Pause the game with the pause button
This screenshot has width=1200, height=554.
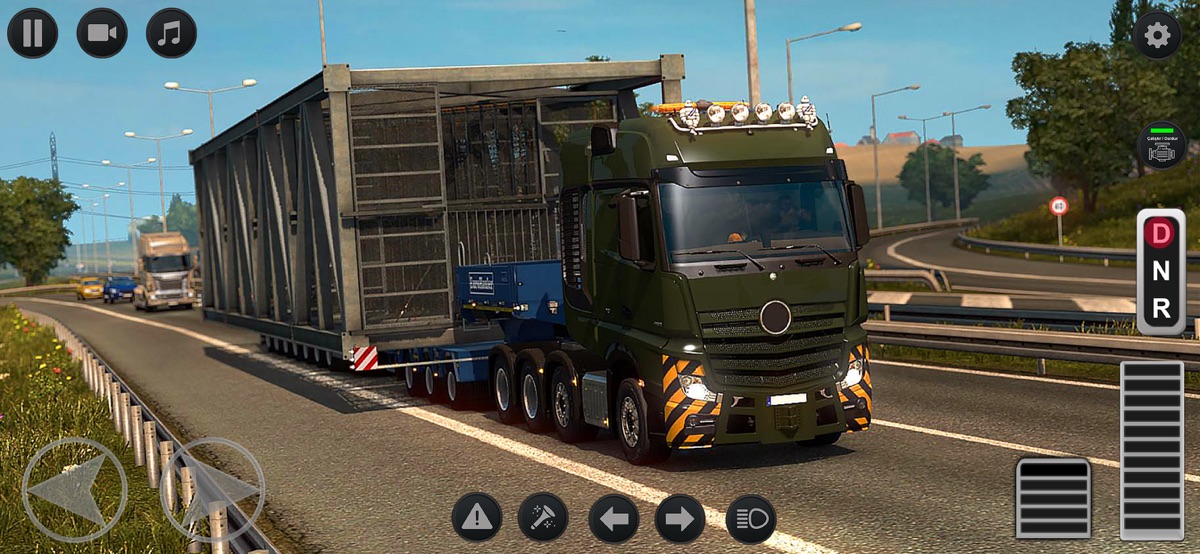pos(32,33)
